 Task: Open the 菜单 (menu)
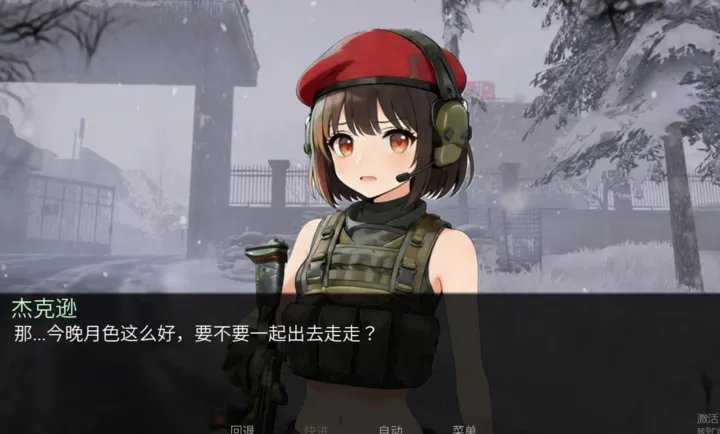coord(464,429)
